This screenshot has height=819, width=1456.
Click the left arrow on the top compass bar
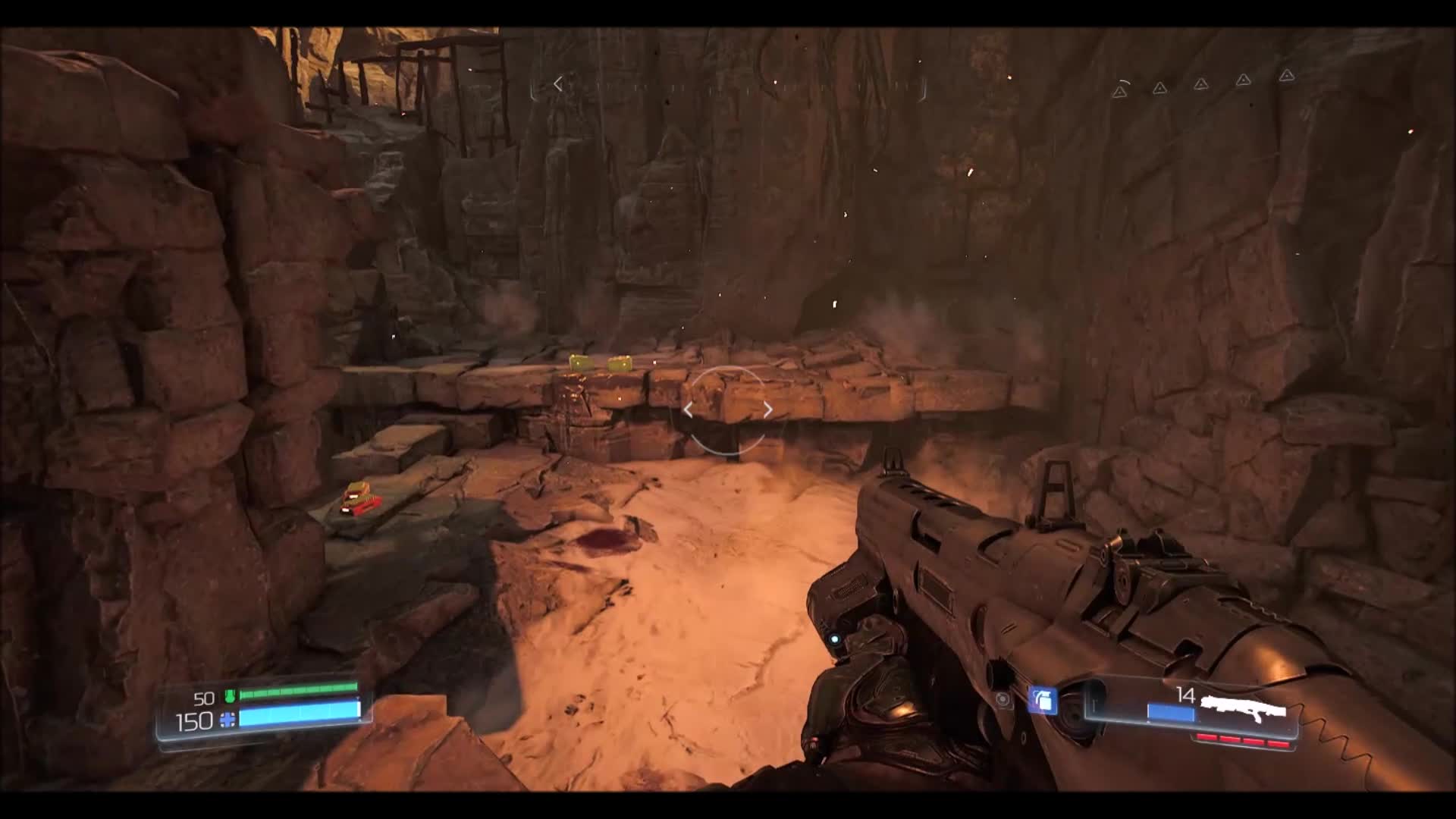557,83
